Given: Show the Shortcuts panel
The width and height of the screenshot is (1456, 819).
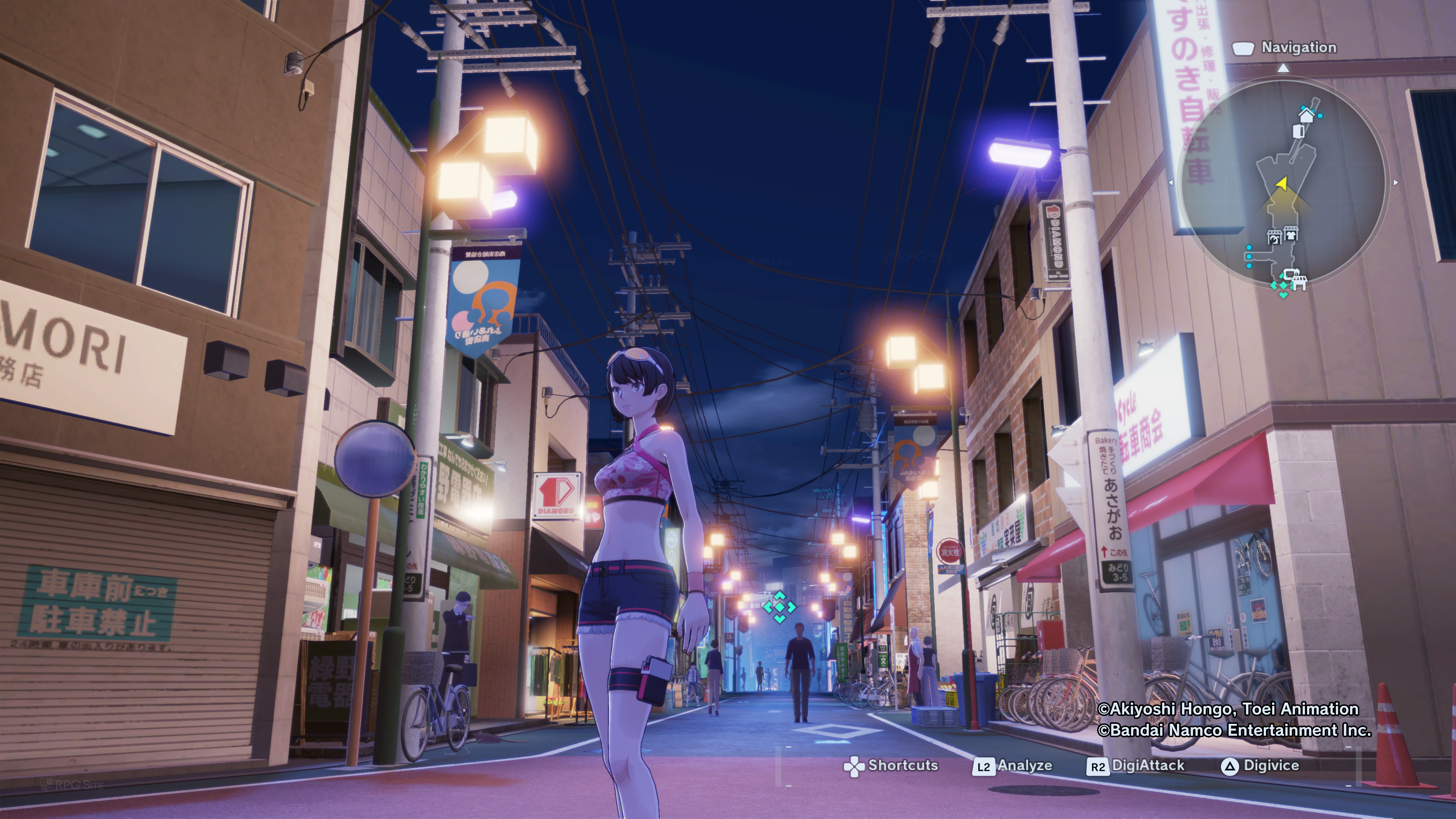Looking at the screenshot, I should click(x=890, y=766).
